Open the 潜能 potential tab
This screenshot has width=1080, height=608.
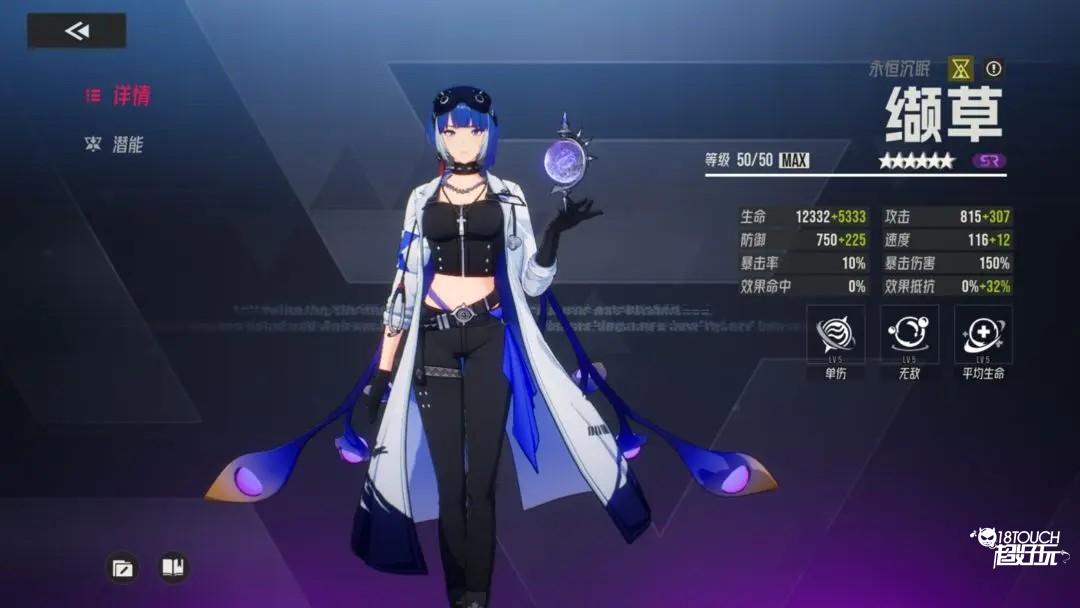click(115, 144)
